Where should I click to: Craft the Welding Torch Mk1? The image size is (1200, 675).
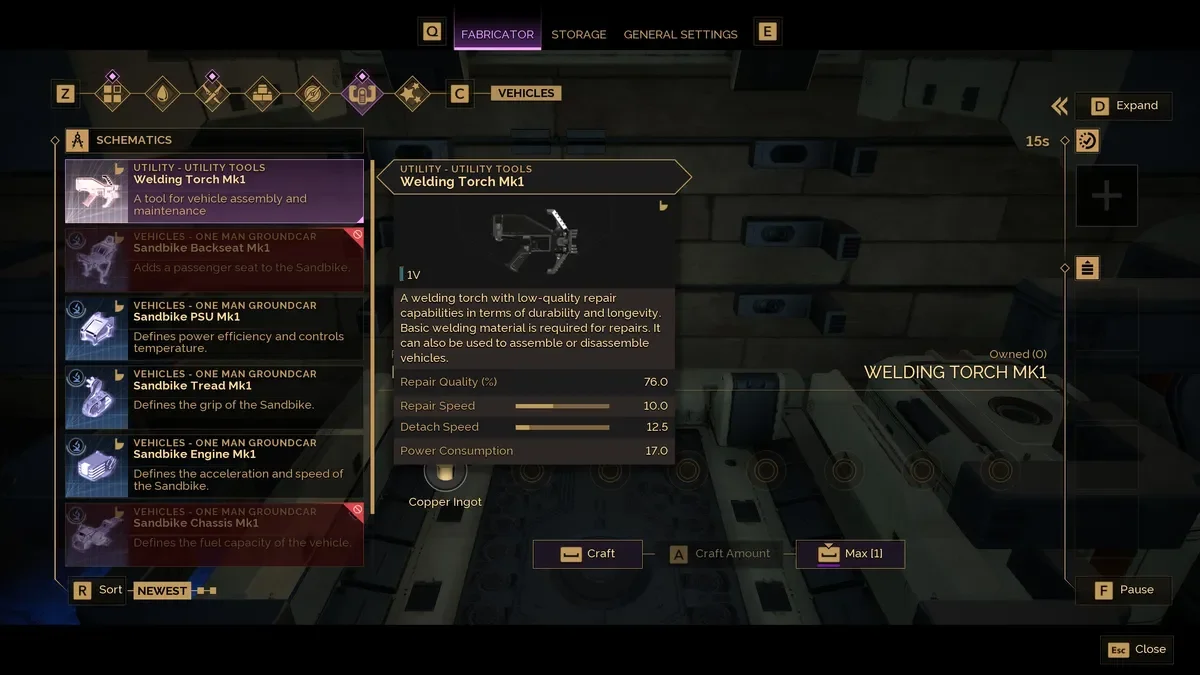click(587, 554)
